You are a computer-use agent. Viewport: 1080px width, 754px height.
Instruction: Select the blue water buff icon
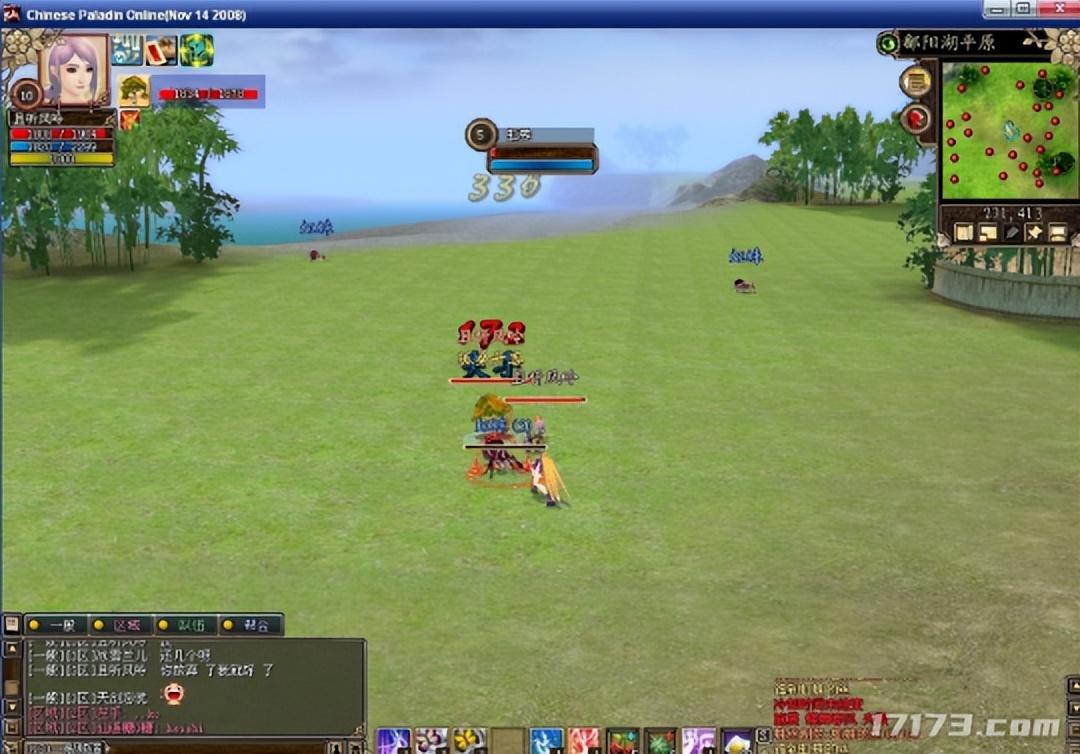[x=127, y=50]
